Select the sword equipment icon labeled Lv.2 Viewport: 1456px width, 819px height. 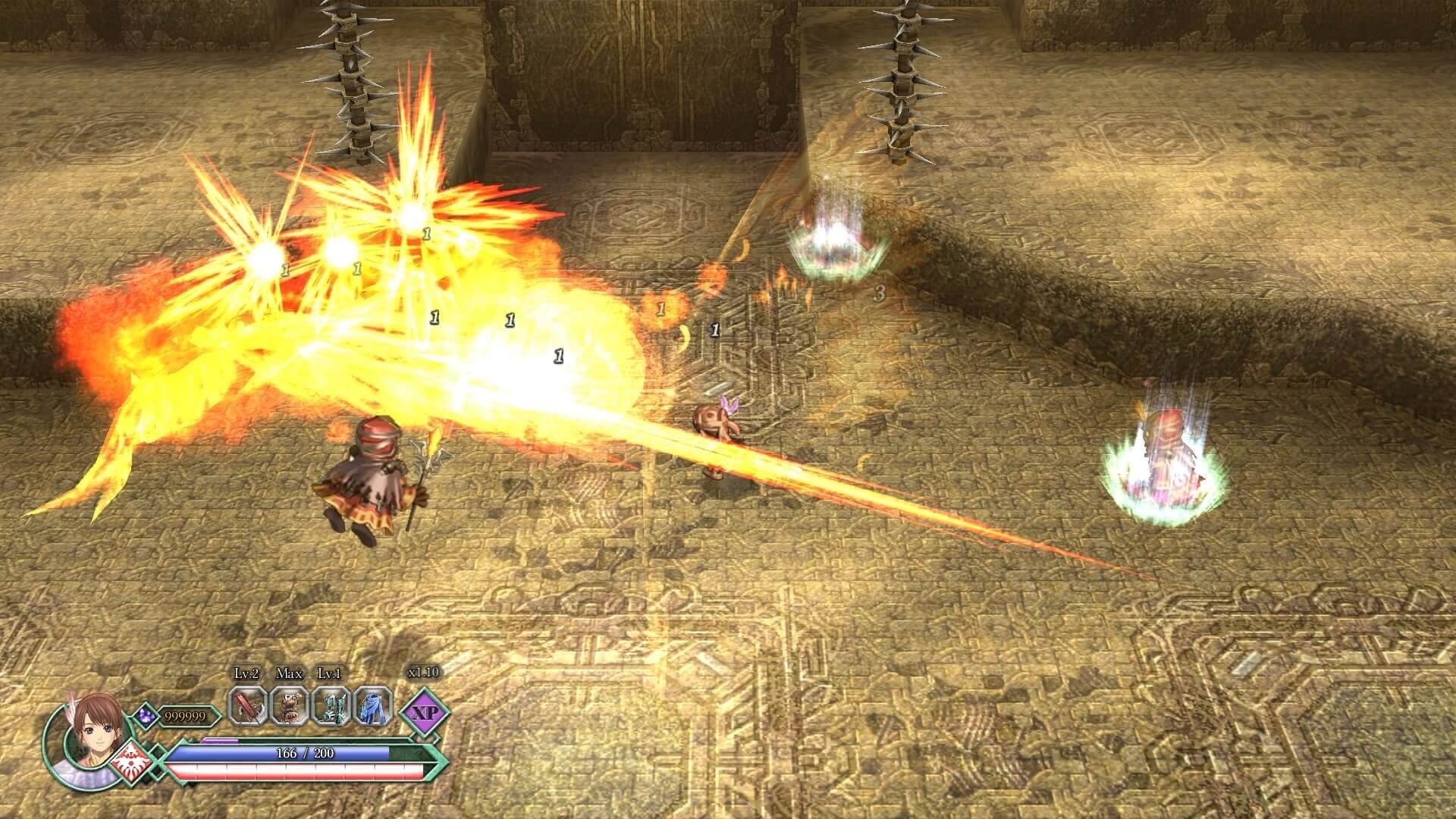tap(246, 705)
